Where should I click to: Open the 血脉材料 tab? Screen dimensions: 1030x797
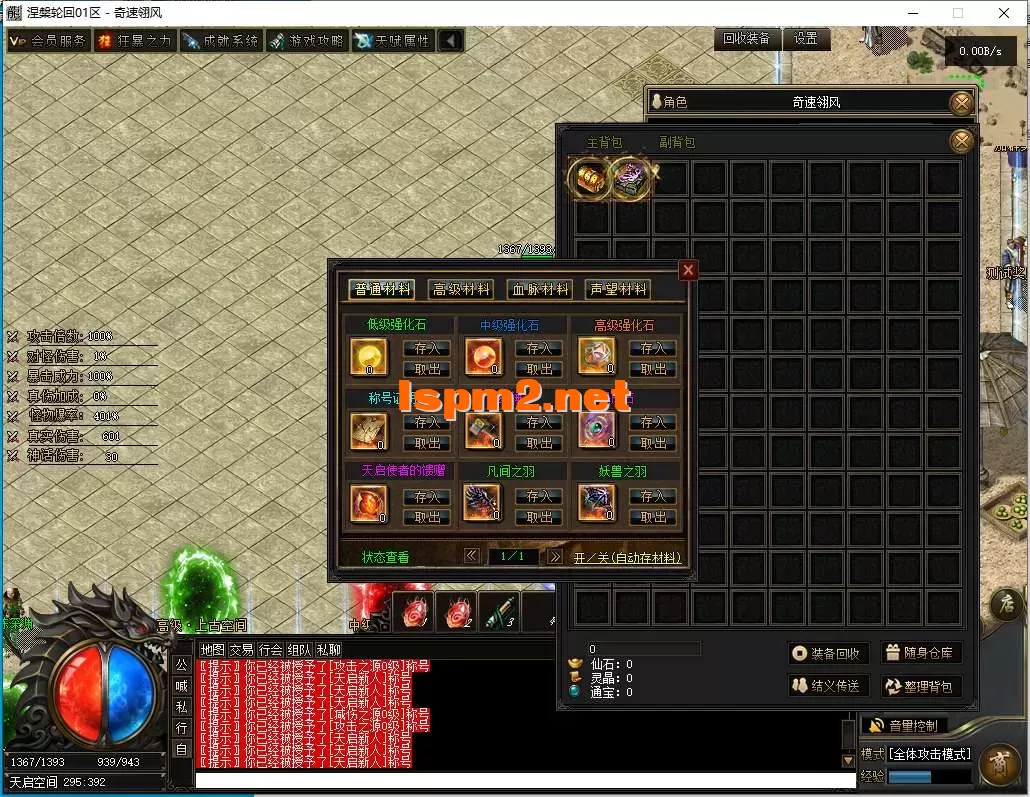point(539,289)
